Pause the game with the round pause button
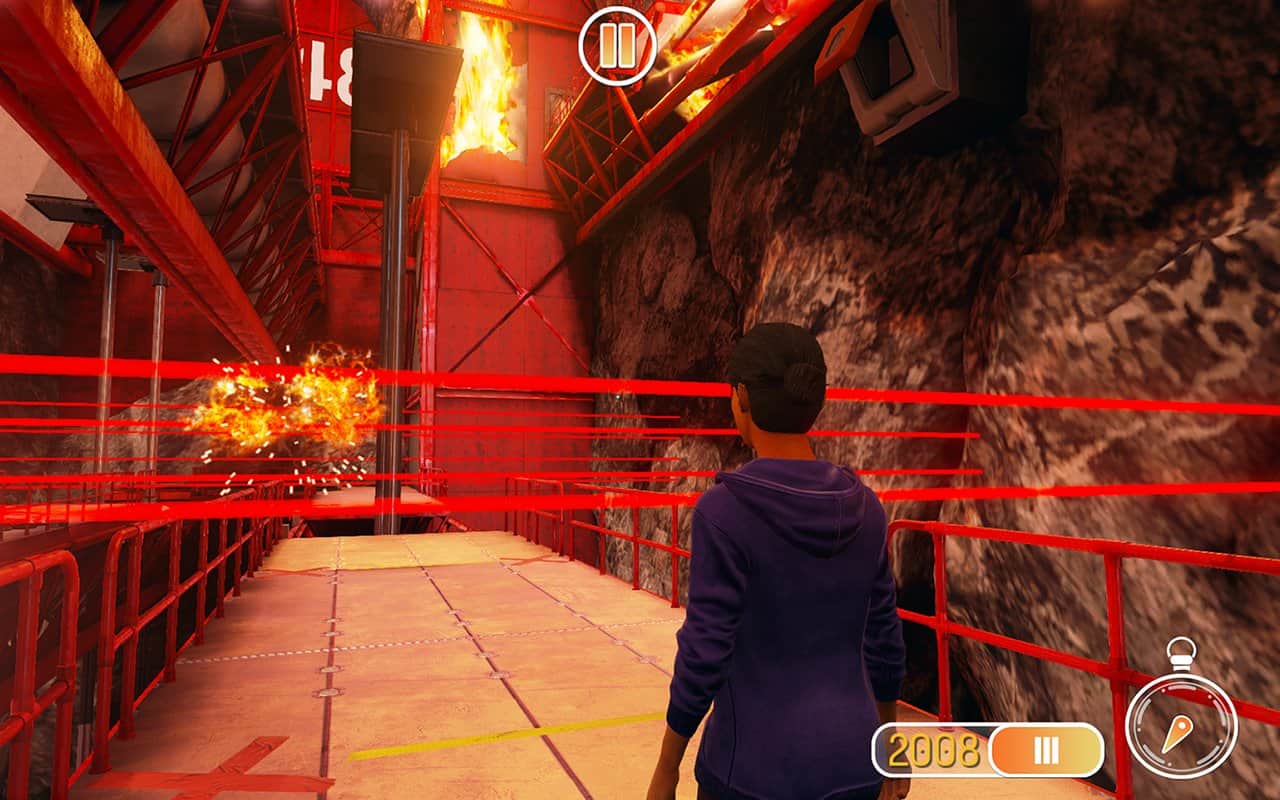Image resolution: width=1280 pixels, height=800 pixels. click(x=617, y=46)
